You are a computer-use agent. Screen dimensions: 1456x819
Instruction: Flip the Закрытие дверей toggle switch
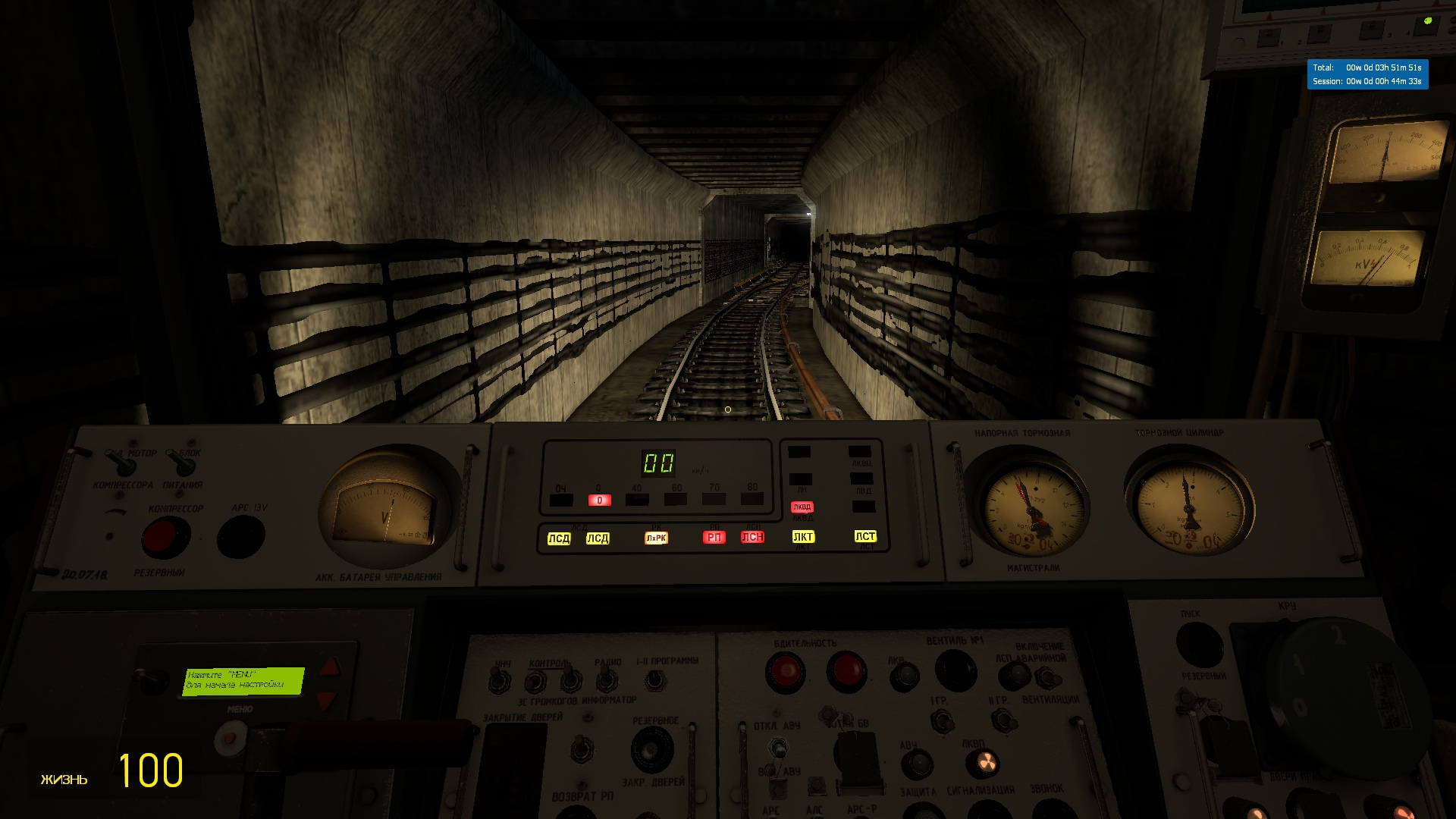(x=582, y=749)
